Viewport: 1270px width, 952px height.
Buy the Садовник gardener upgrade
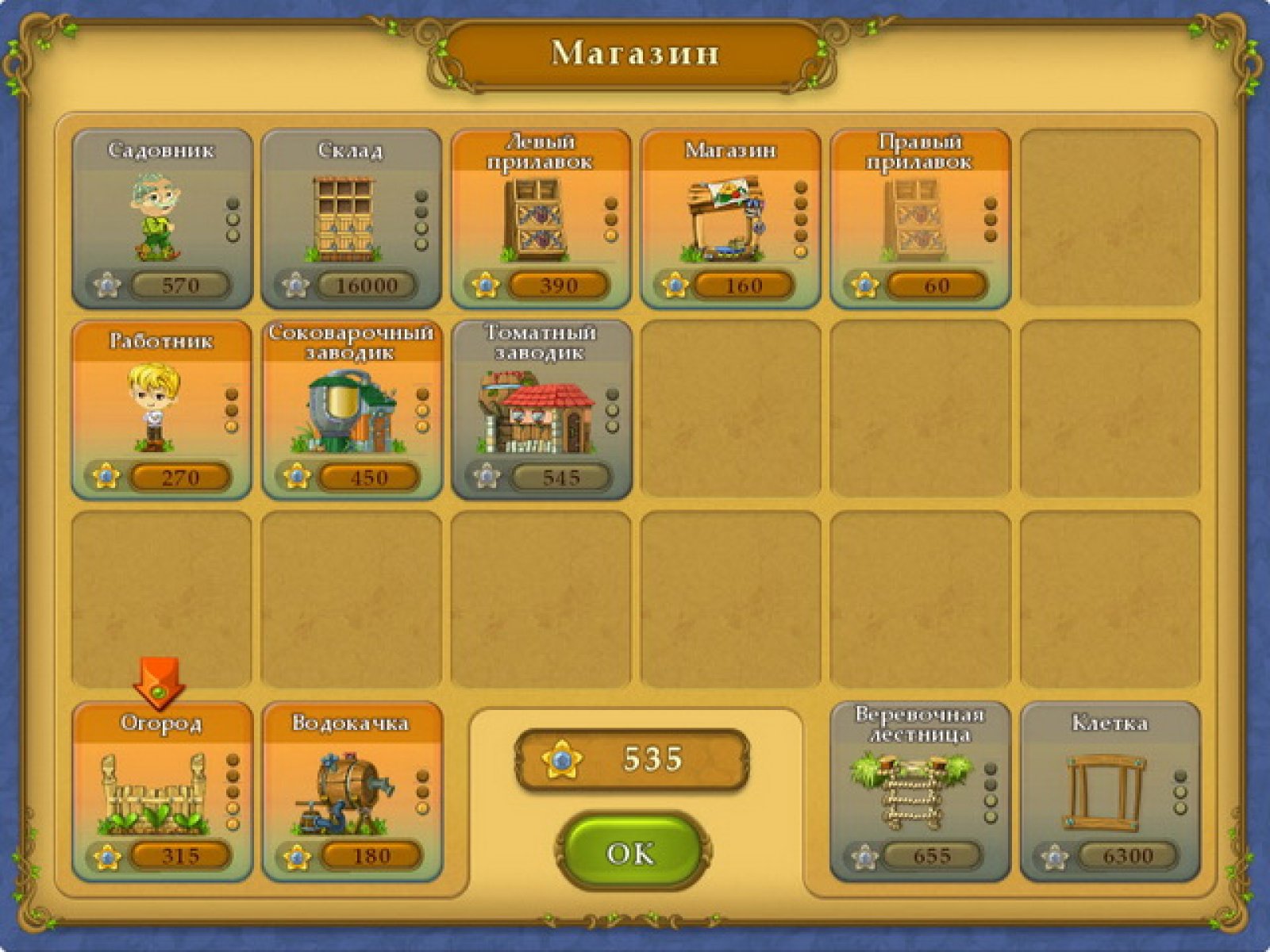pyautogui.click(x=162, y=218)
